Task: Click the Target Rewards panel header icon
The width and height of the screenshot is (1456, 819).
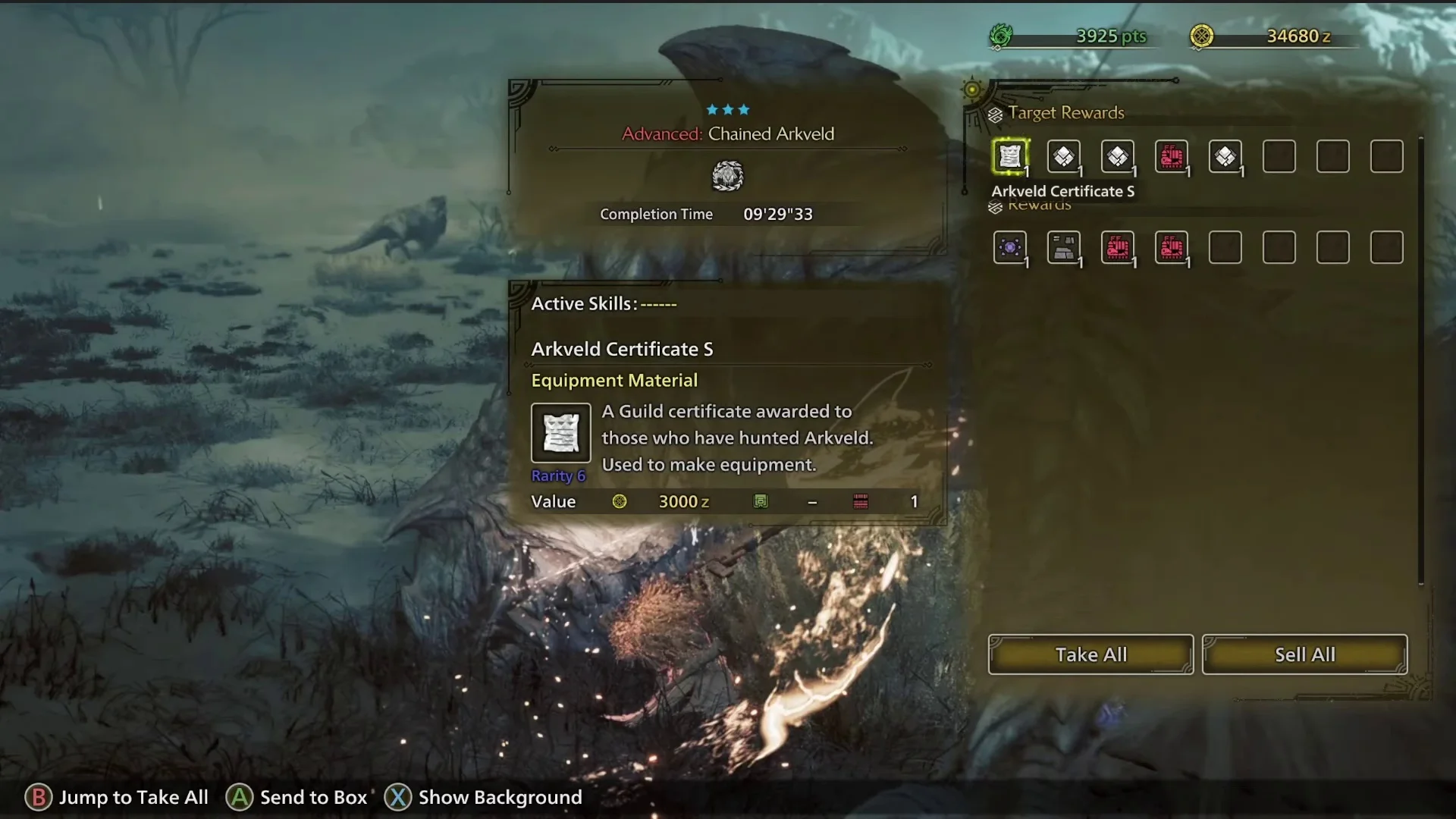Action: tap(996, 112)
